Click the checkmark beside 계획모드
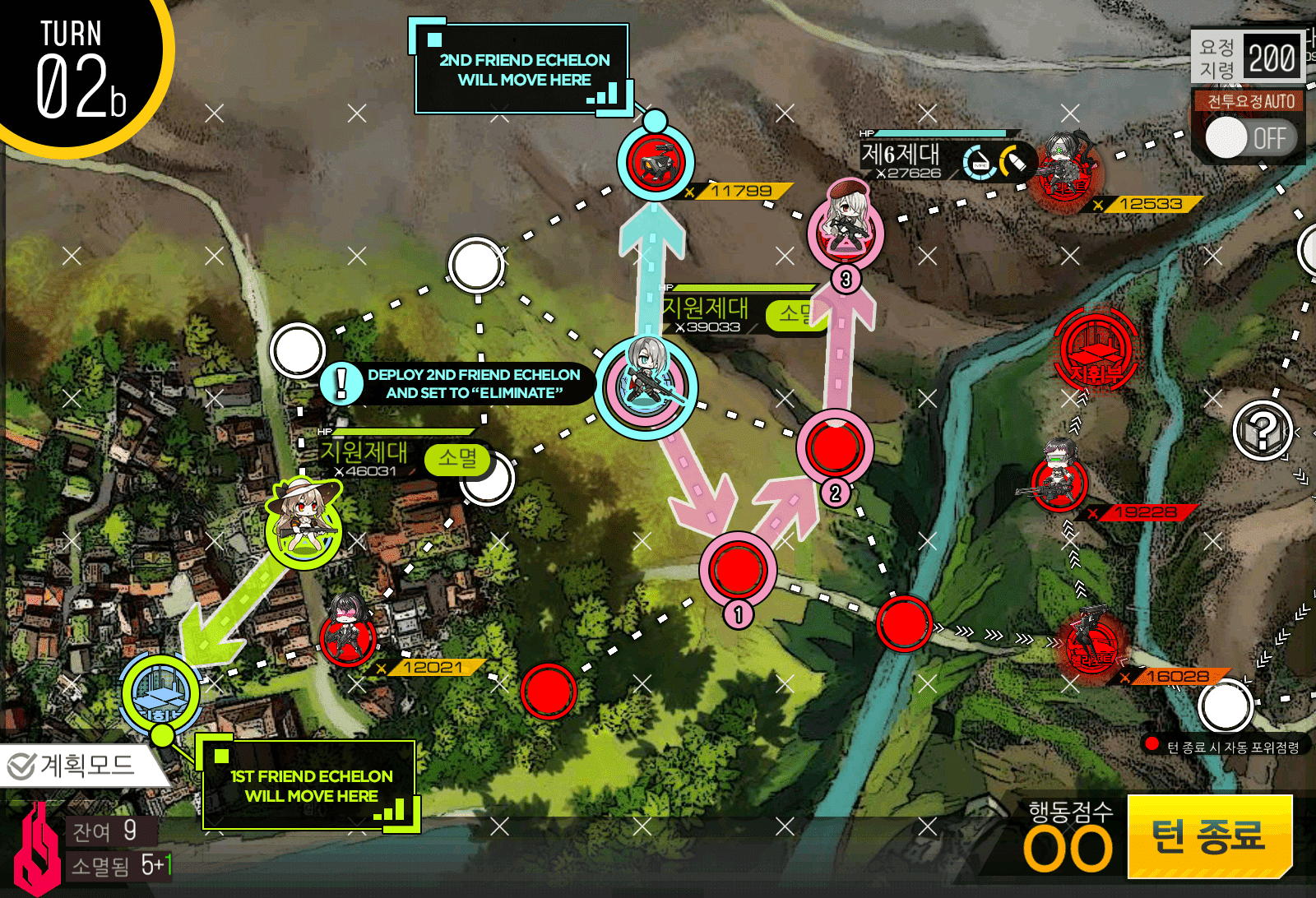Image resolution: width=1316 pixels, height=898 pixels. tap(22, 763)
